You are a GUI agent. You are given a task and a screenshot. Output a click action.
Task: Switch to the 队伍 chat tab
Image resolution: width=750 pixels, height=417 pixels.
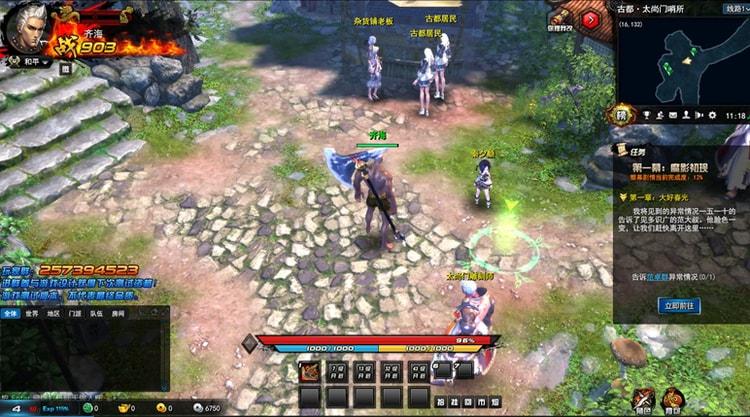tap(97, 313)
